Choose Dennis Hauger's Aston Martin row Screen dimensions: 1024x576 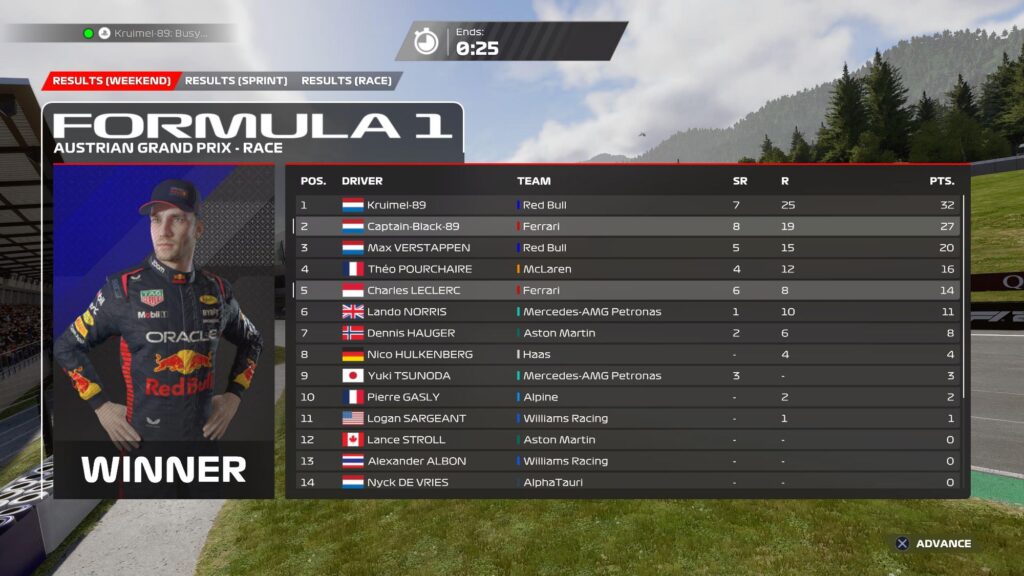pyautogui.click(x=627, y=333)
